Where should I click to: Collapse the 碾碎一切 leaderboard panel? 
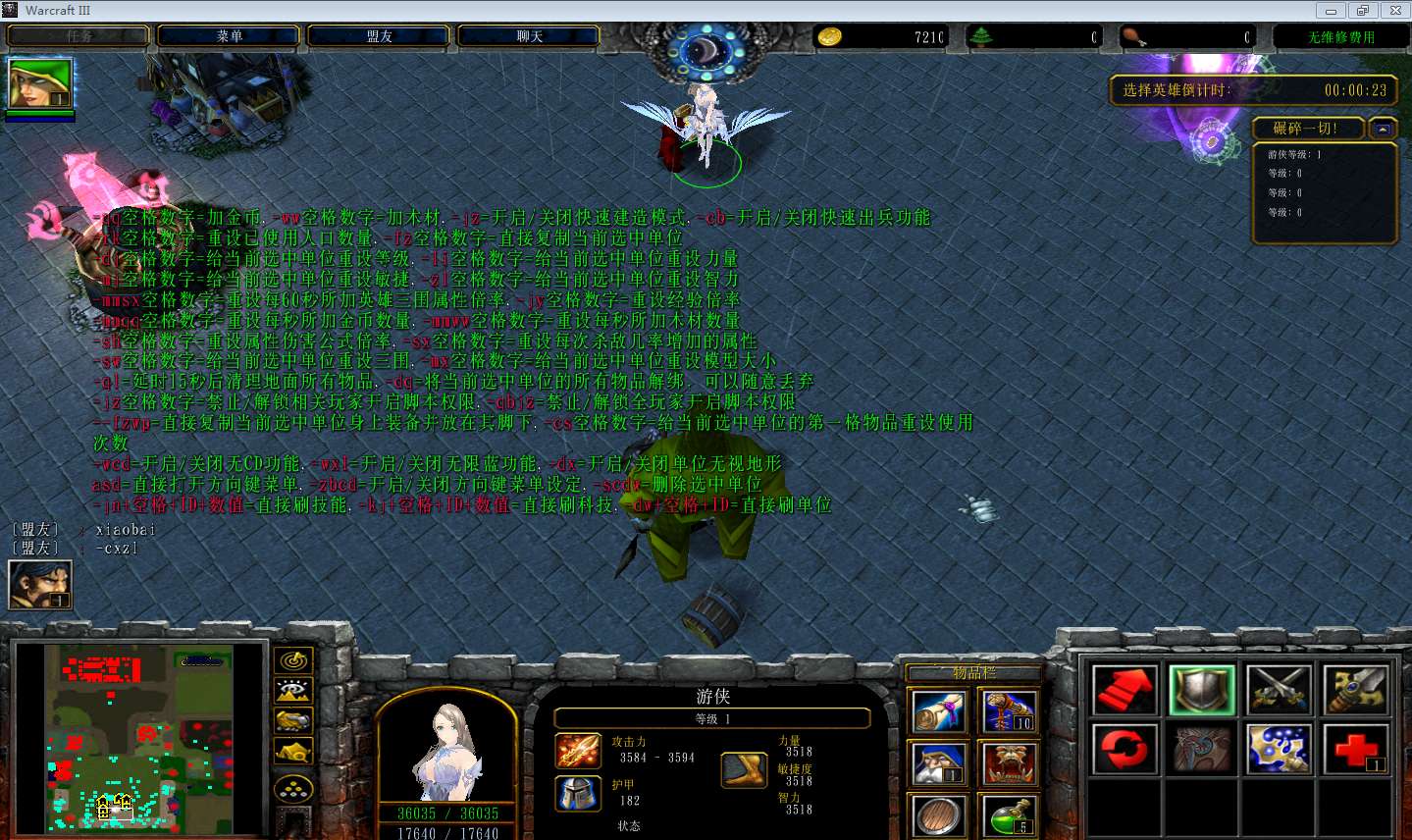(1382, 129)
